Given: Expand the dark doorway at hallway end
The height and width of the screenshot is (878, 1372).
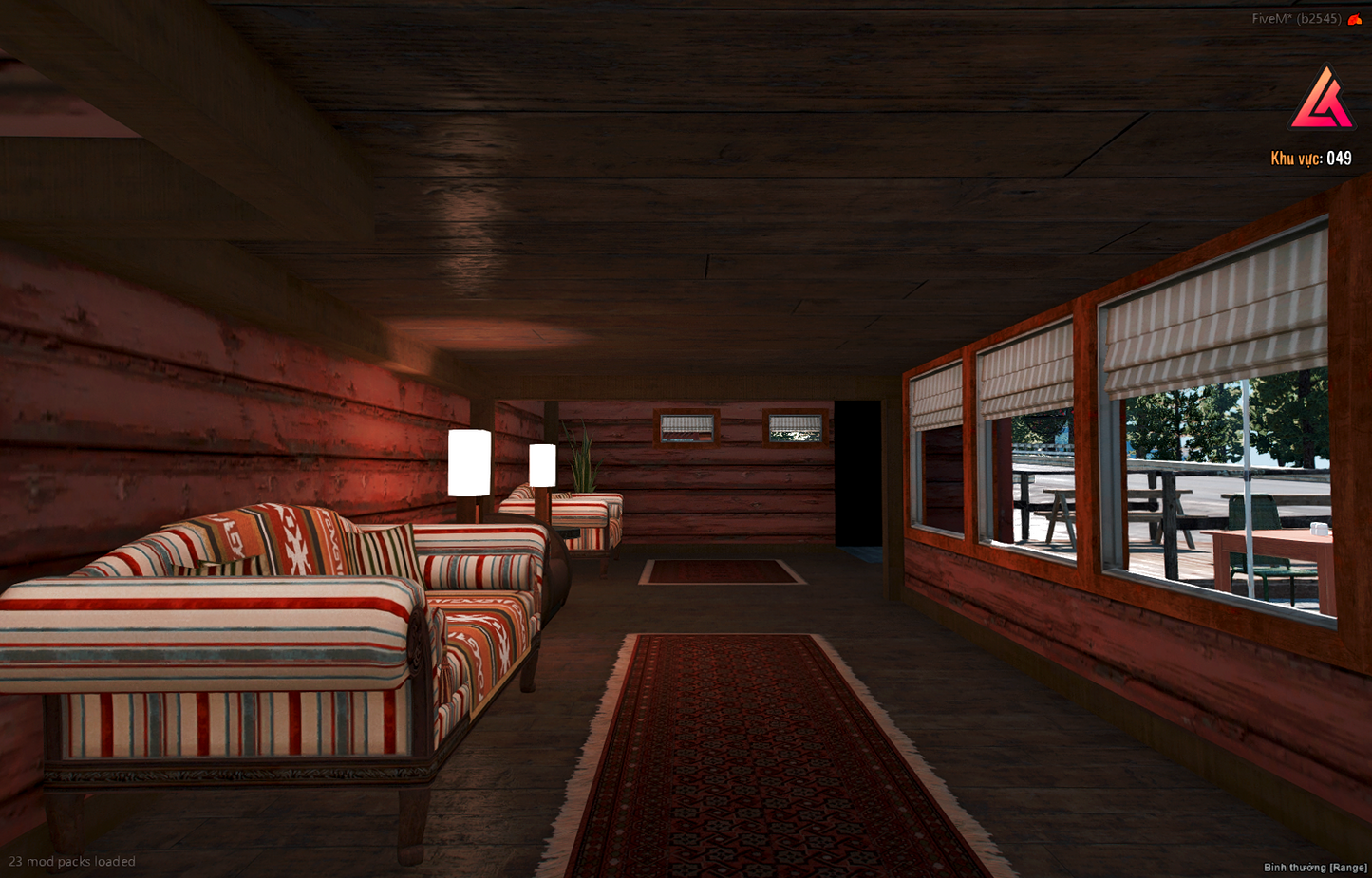Looking at the screenshot, I should pos(859,475).
